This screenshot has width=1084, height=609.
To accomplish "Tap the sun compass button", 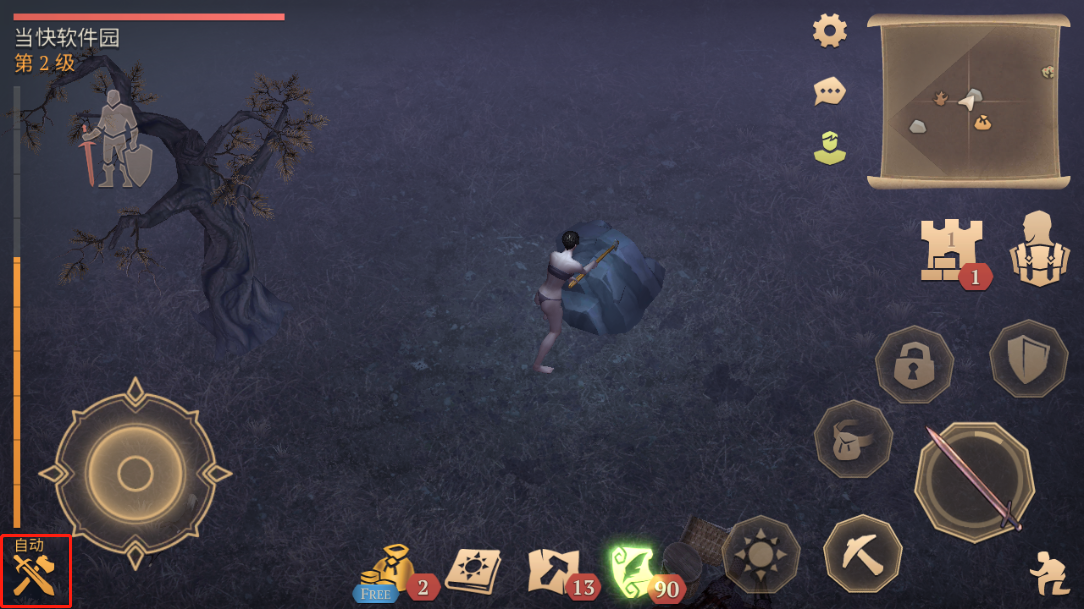I will [x=761, y=554].
